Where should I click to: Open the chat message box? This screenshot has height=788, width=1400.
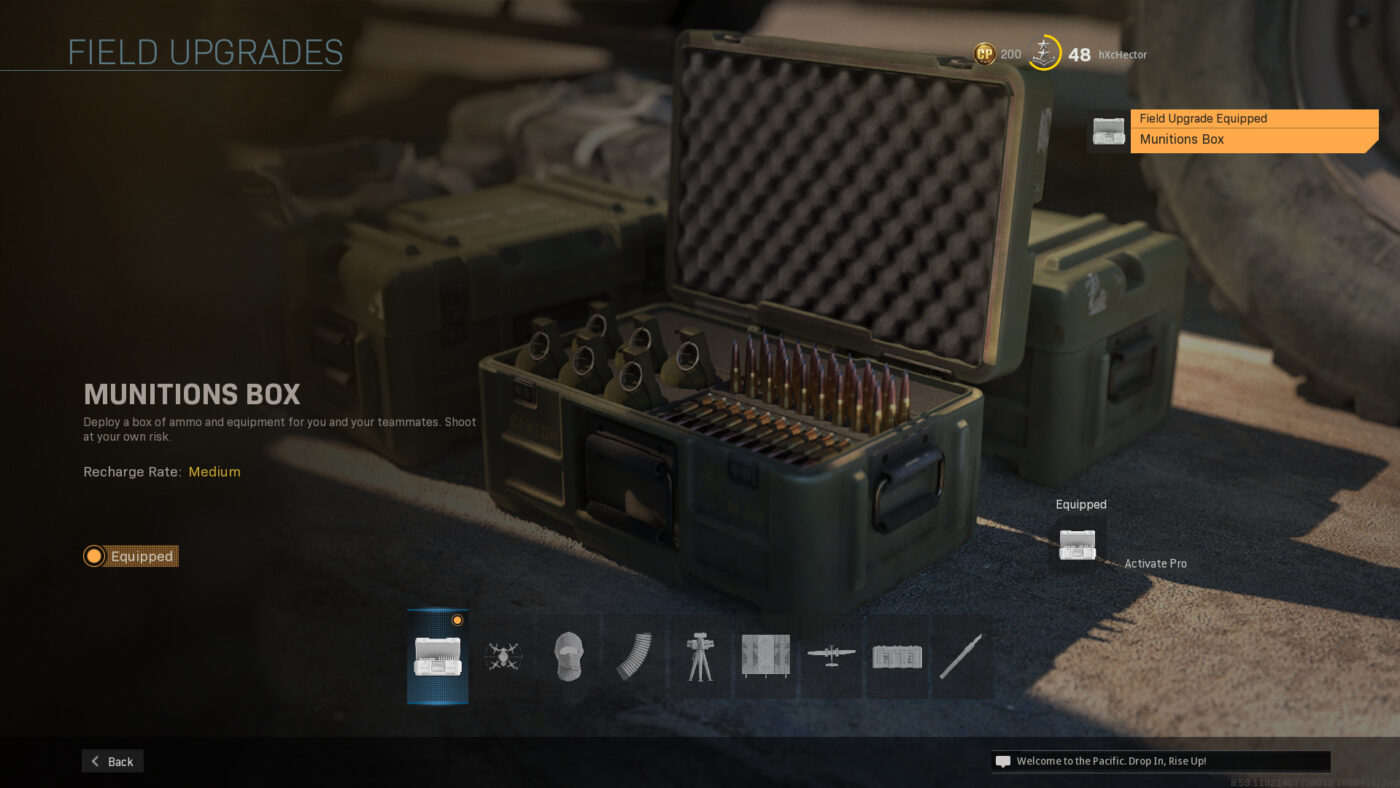click(x=1160, y=761)
